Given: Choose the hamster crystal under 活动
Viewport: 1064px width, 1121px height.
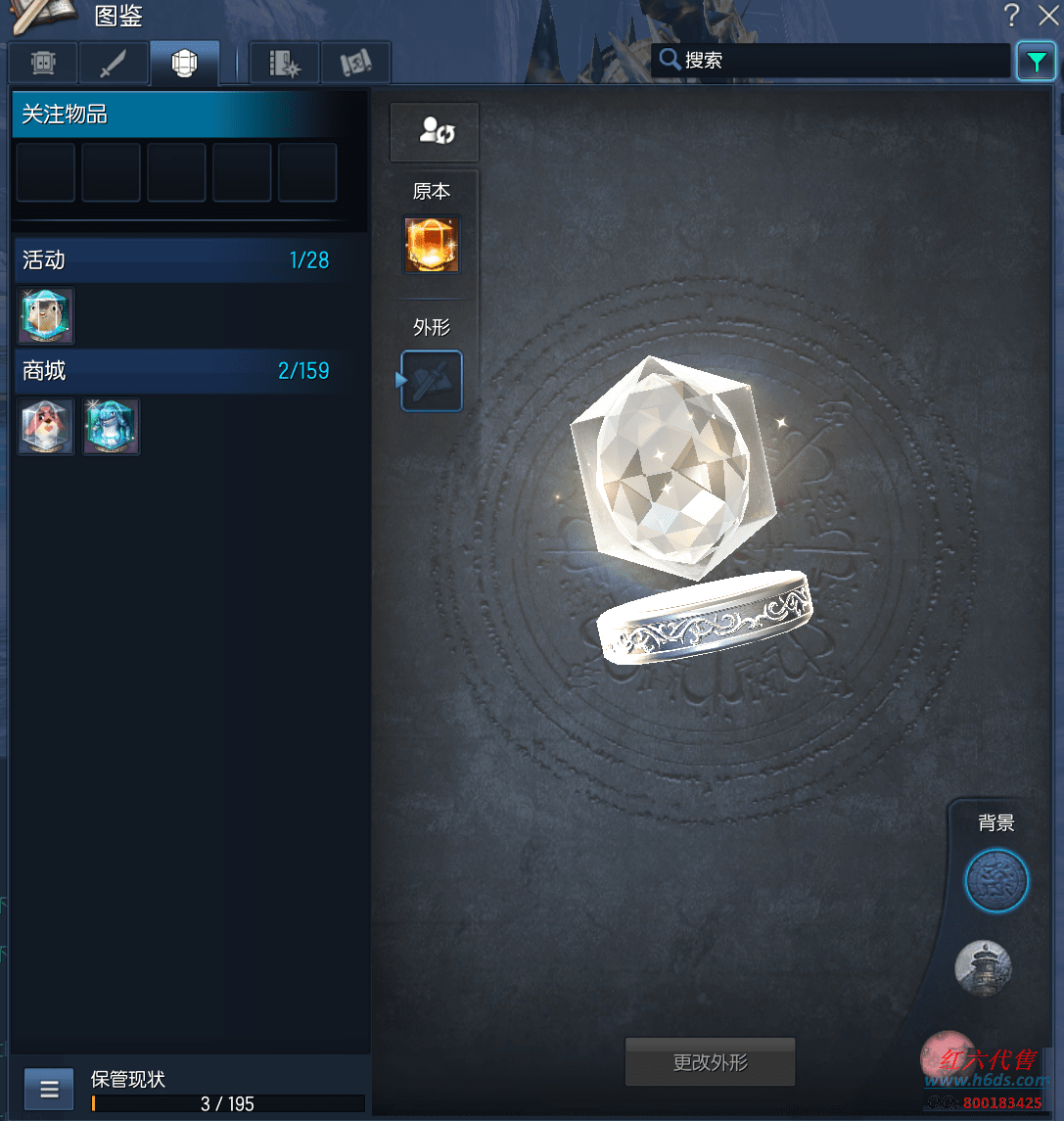Looking at the screenshot, I should [46, 315].
